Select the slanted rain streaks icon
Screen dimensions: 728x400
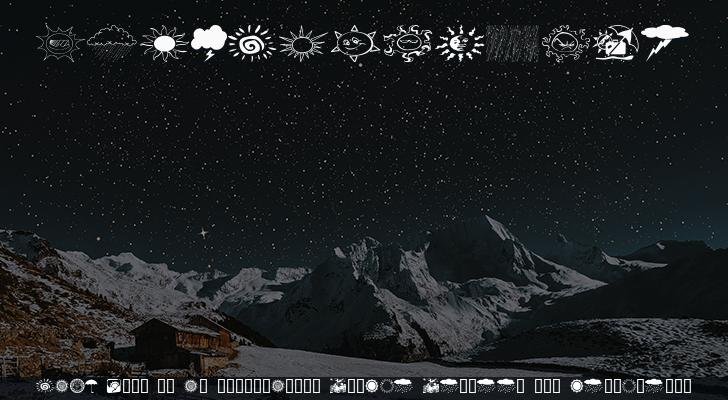[512, 44]
